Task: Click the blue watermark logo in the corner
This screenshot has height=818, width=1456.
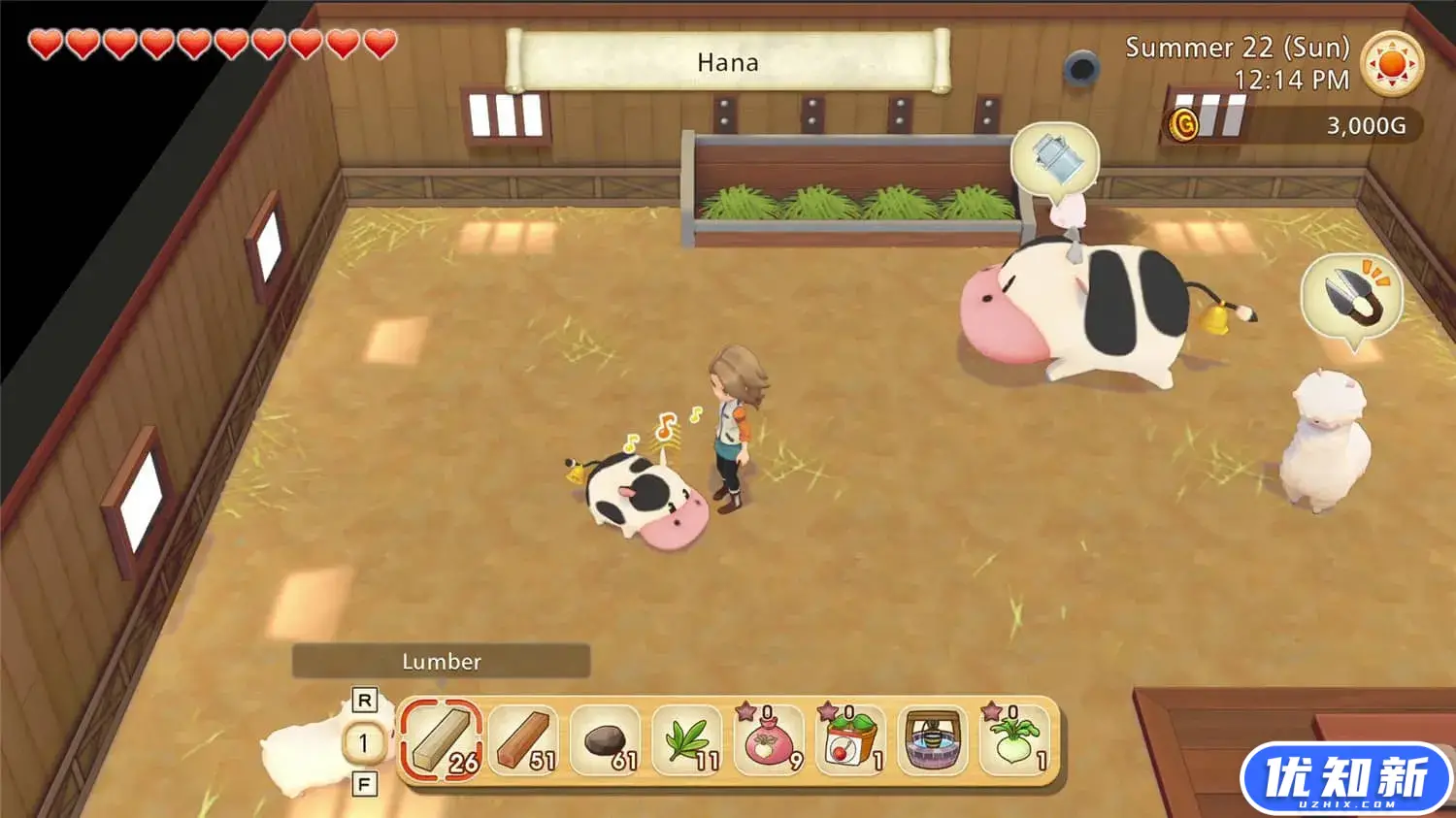Action: 1346,779
